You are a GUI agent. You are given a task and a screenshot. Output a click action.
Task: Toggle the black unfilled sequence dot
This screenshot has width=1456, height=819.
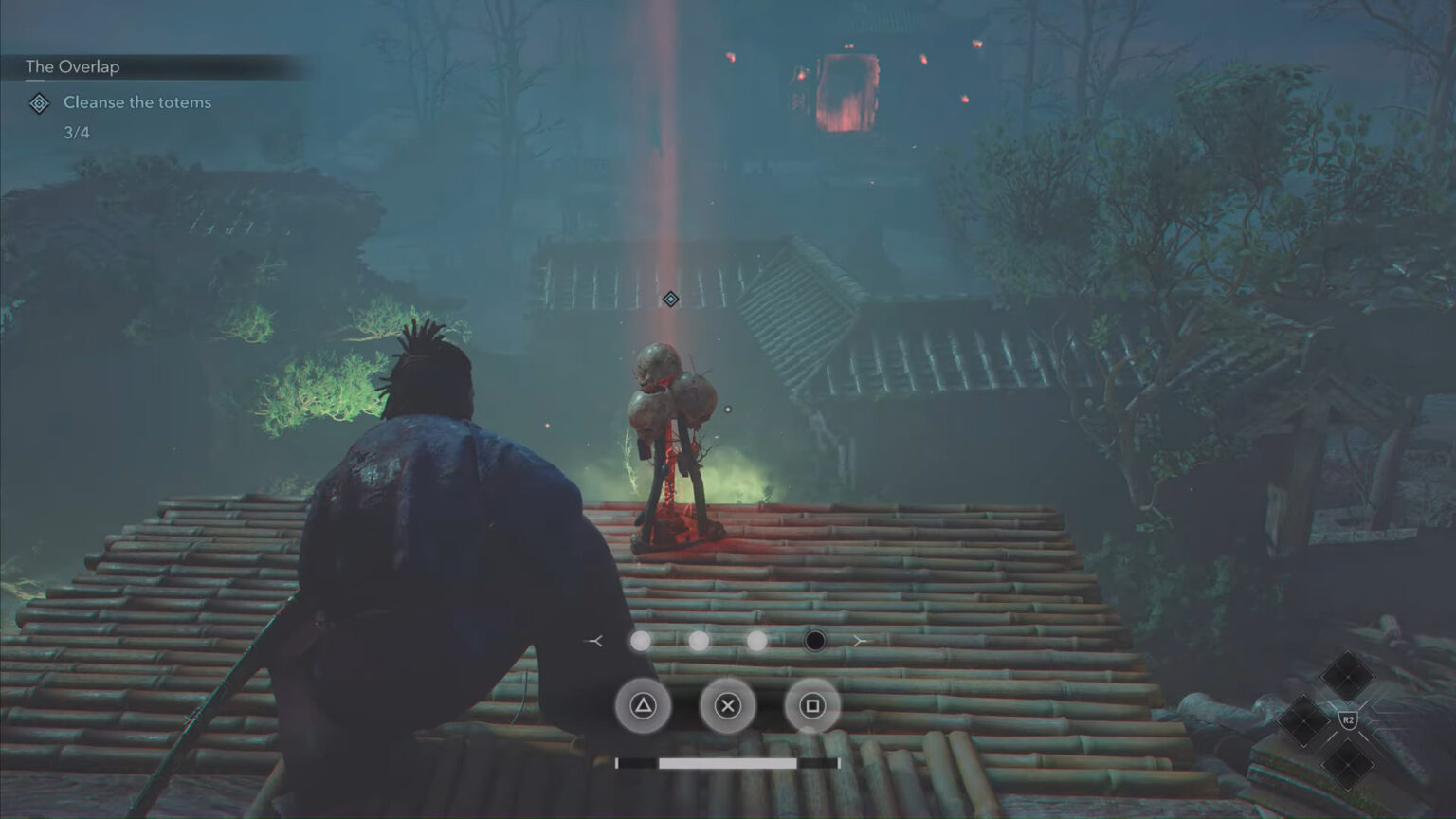(x=814, y=641)
